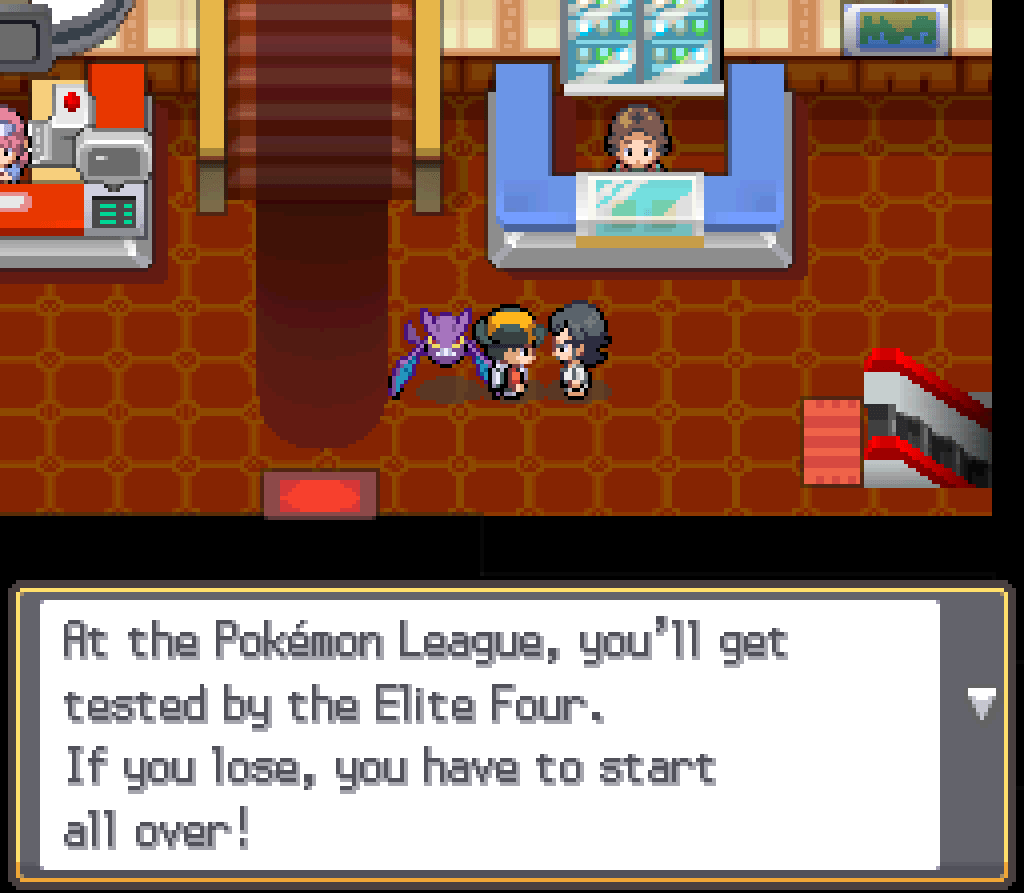Click the Elite Four dialogue text box
Viewport: 1024px width, 893px height.
[490, 734]
